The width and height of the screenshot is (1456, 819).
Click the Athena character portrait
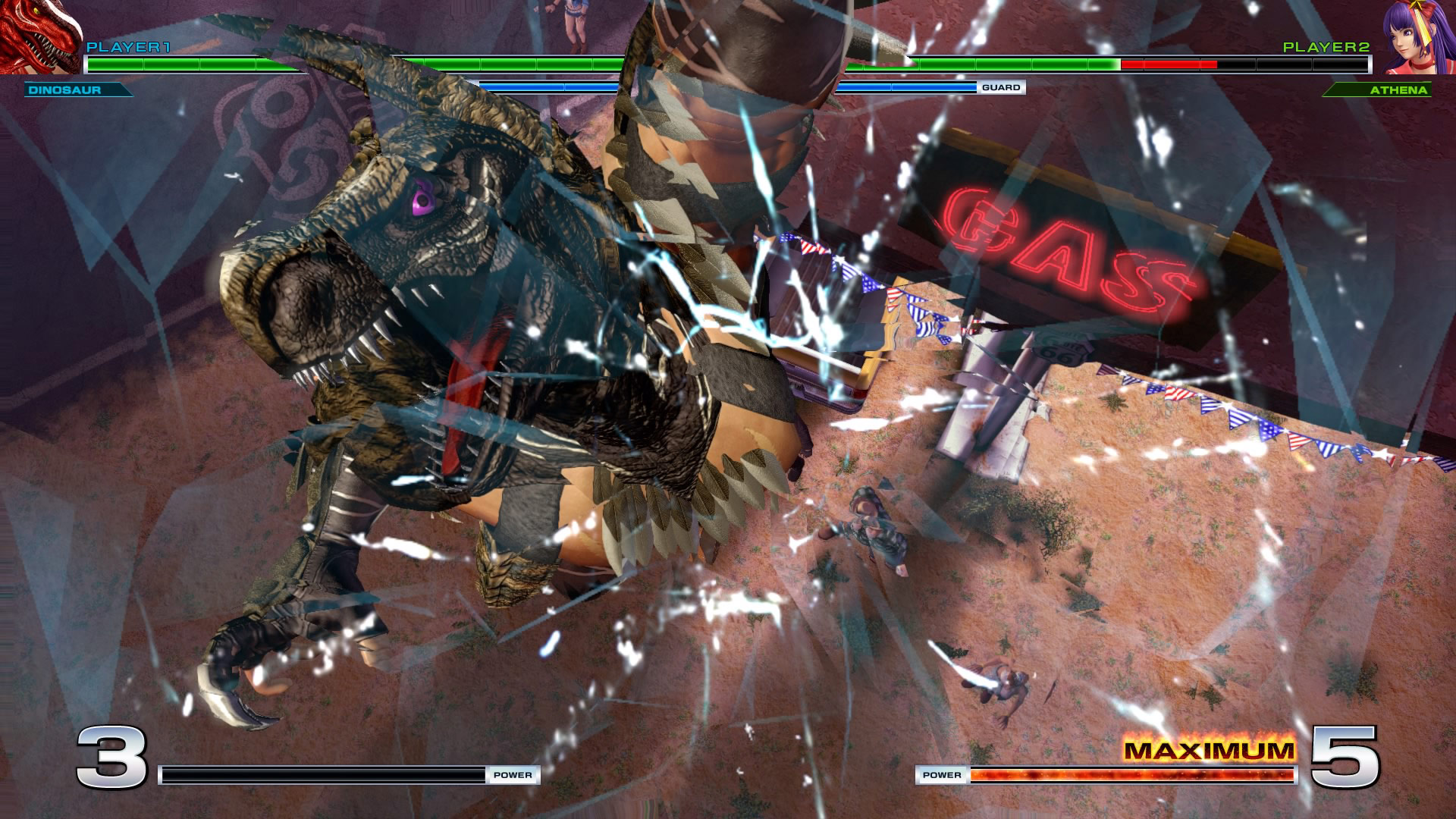pyautogui.click(x=1417, y=38)
